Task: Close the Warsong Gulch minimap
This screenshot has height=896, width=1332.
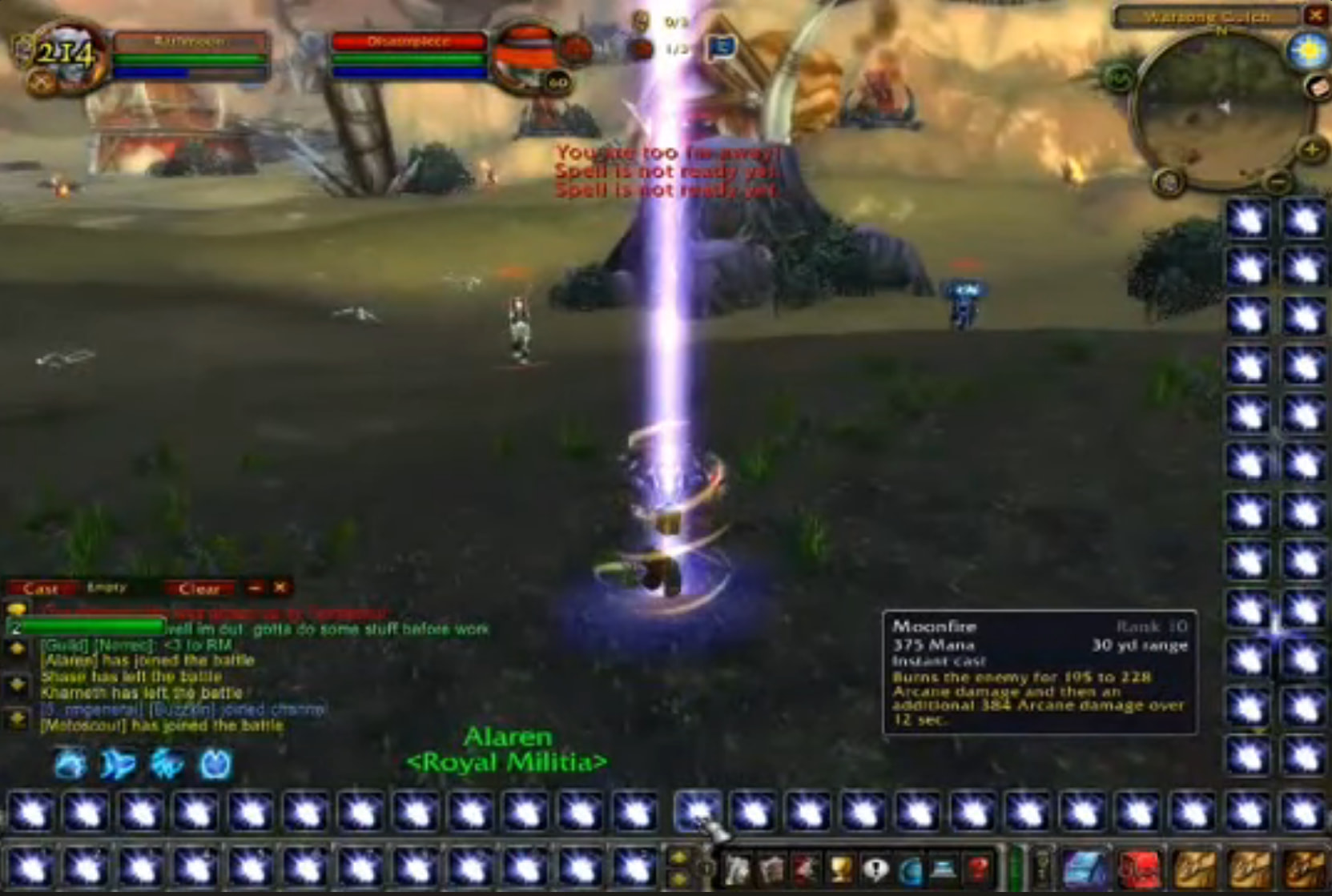Action: (x=1316, y=15)
